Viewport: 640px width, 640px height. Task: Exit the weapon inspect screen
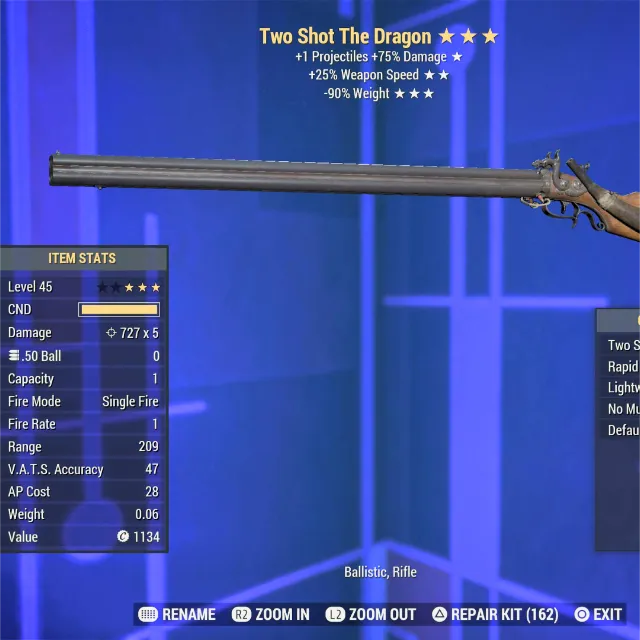(599, 614)
